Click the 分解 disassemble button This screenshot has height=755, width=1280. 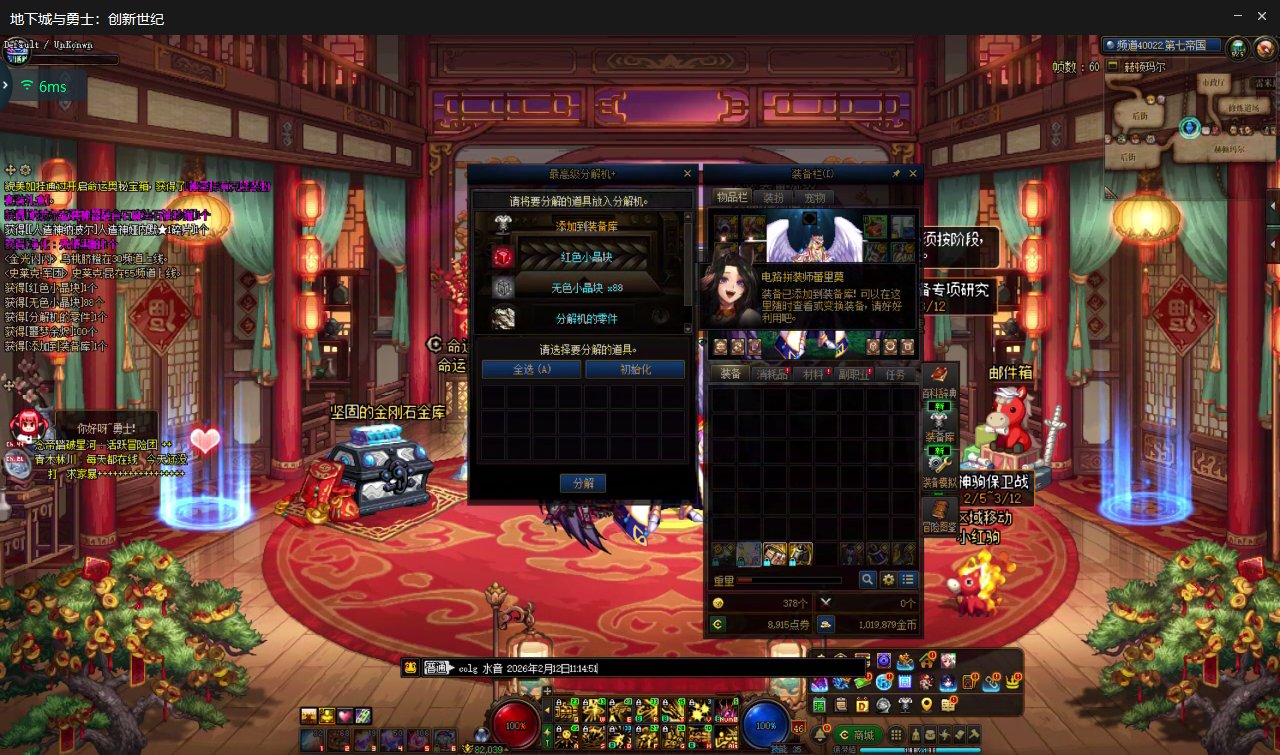tap(583, 483)
